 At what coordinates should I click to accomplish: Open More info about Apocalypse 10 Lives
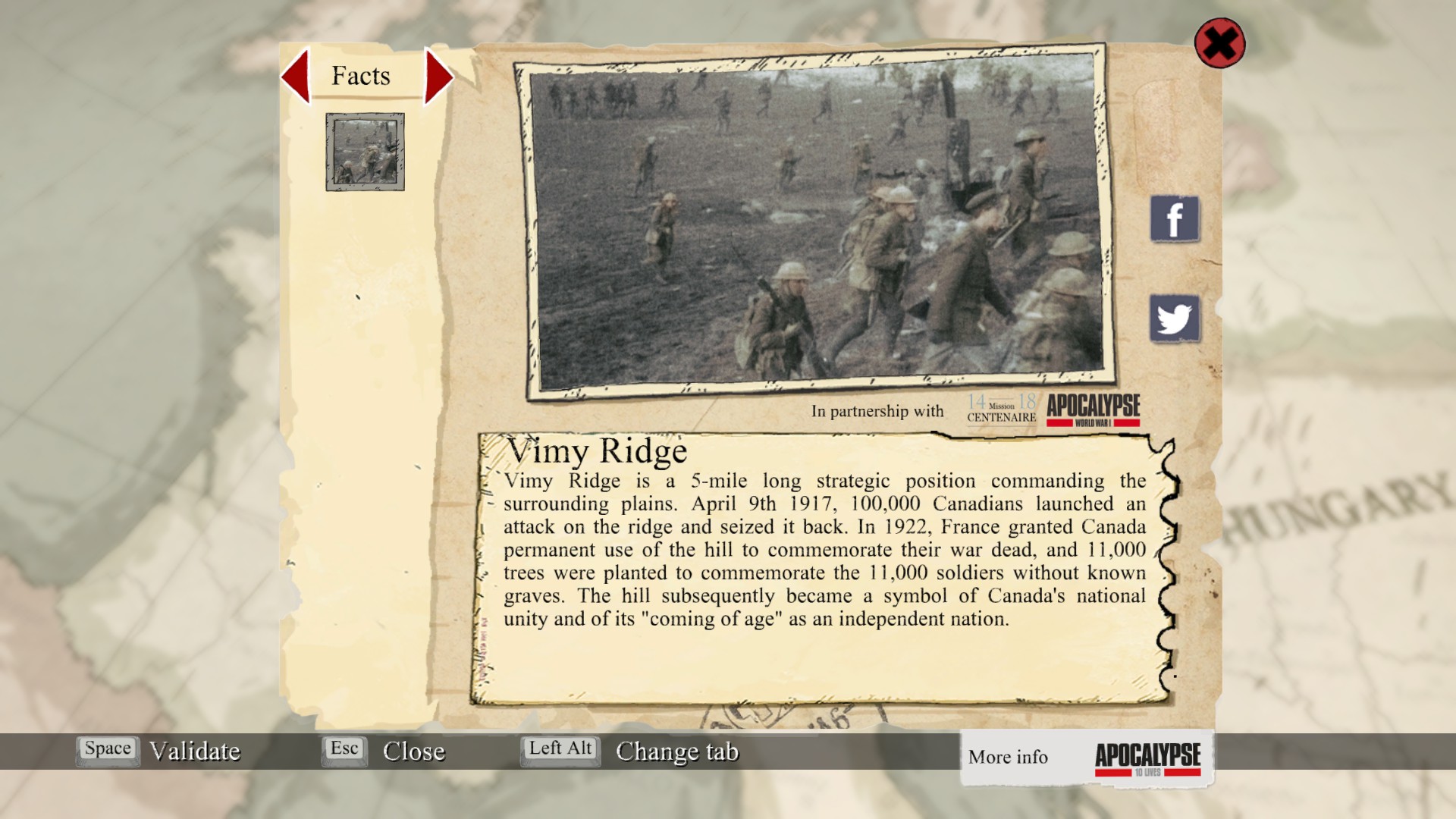click(1086, 758)
